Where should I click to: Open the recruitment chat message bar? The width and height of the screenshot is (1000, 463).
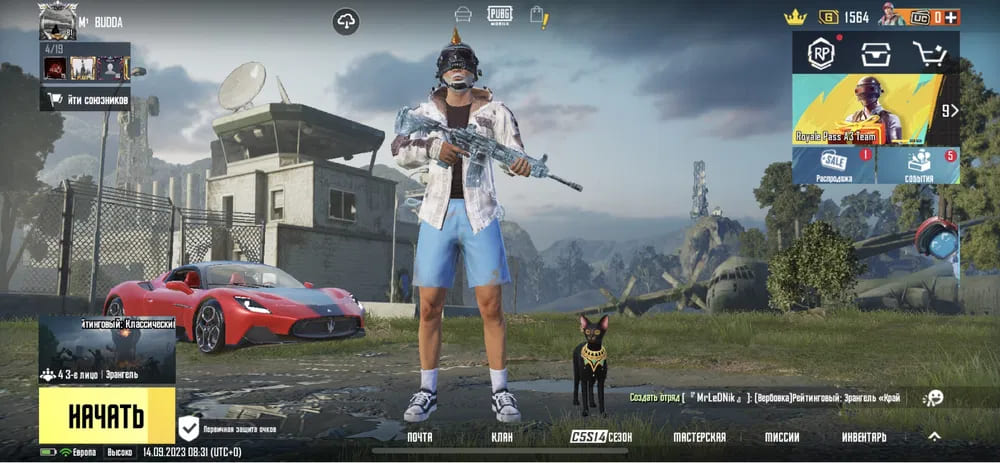coord(765,398)
